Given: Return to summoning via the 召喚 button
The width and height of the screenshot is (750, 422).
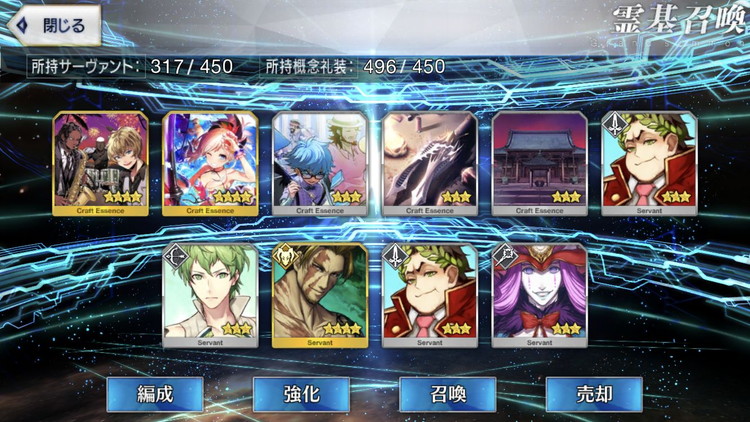Looking at the screenshot, I should pyautogui.click(x=447, y=393).
